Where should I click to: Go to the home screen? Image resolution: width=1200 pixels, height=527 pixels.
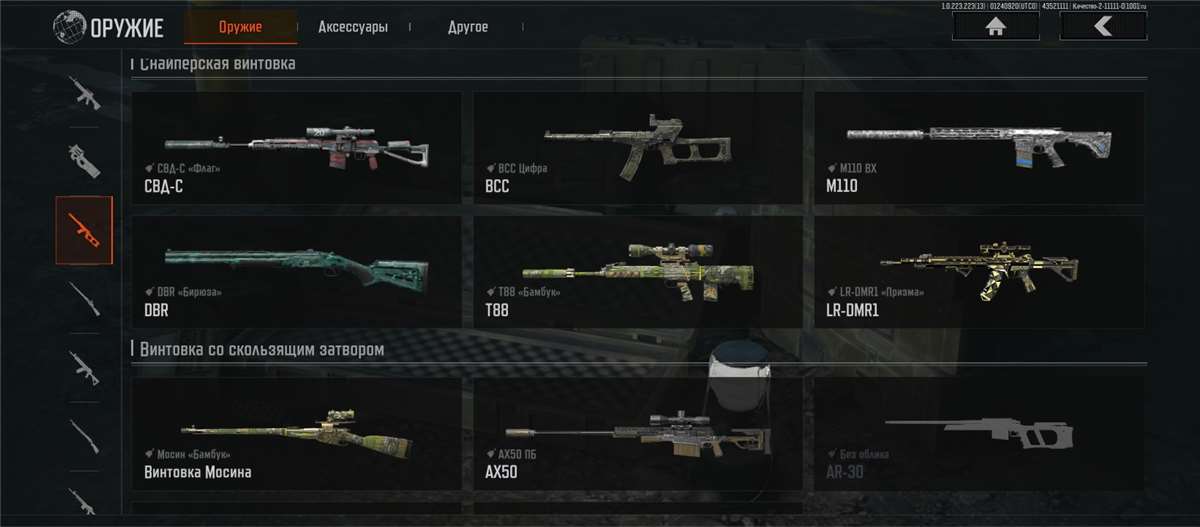[x=995, y=27]
